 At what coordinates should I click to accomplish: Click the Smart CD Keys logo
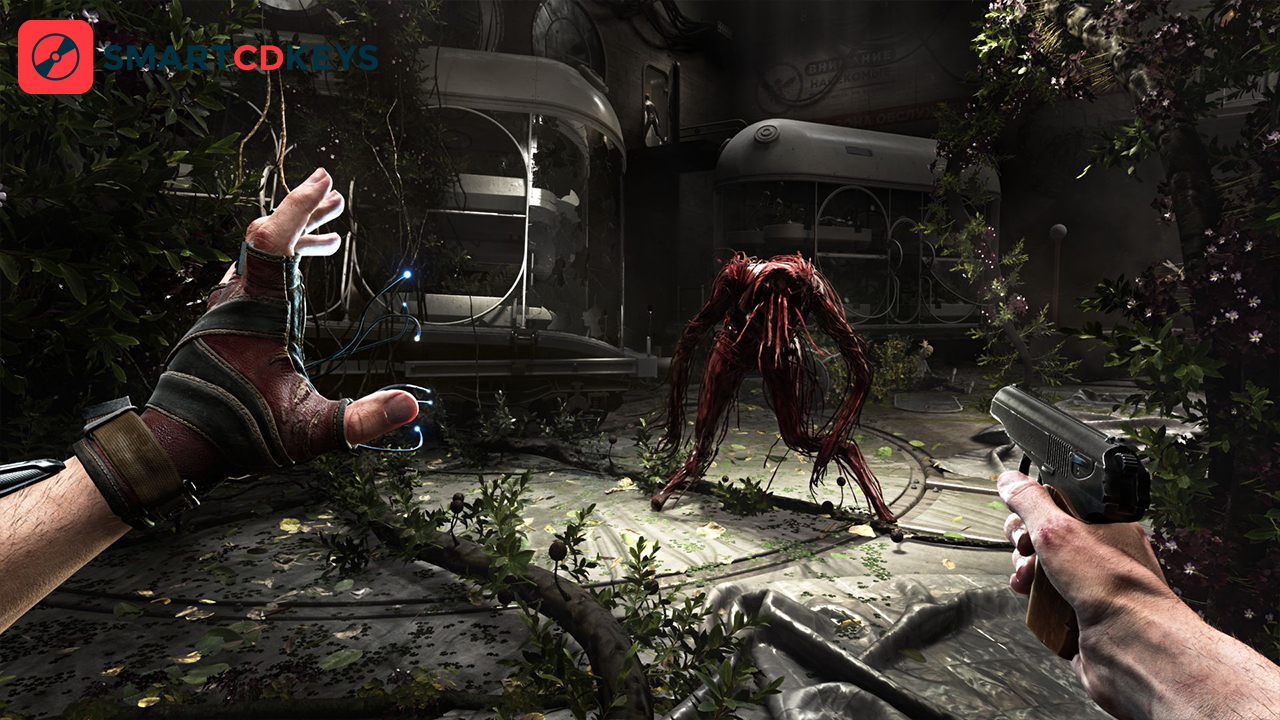point(56,57)
